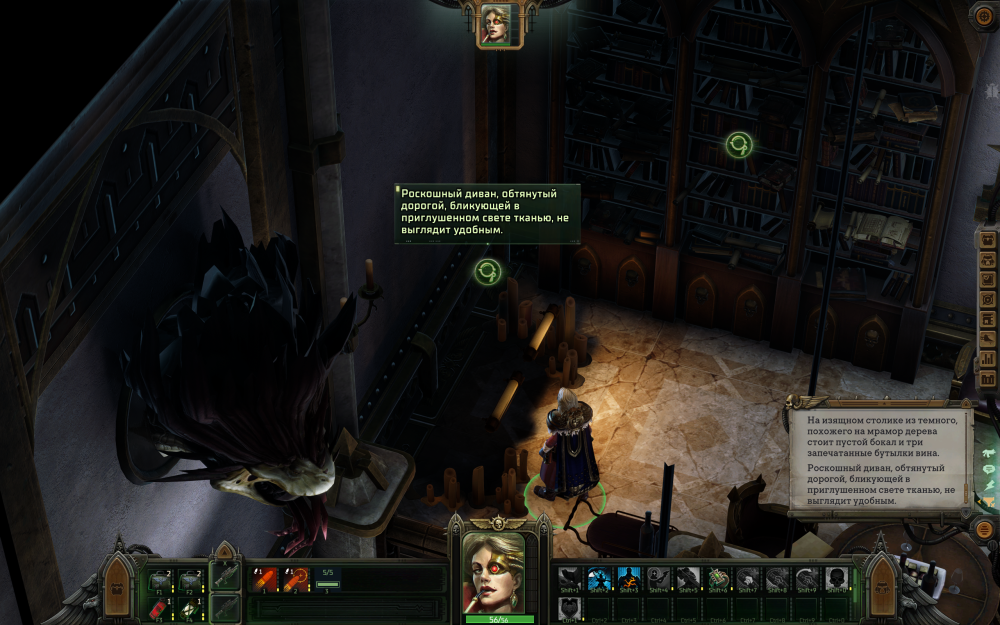The width and height of the screenshot is (1000, 625).
Task: Activate the targeted shot ability with crosshair
Action: 295,577
